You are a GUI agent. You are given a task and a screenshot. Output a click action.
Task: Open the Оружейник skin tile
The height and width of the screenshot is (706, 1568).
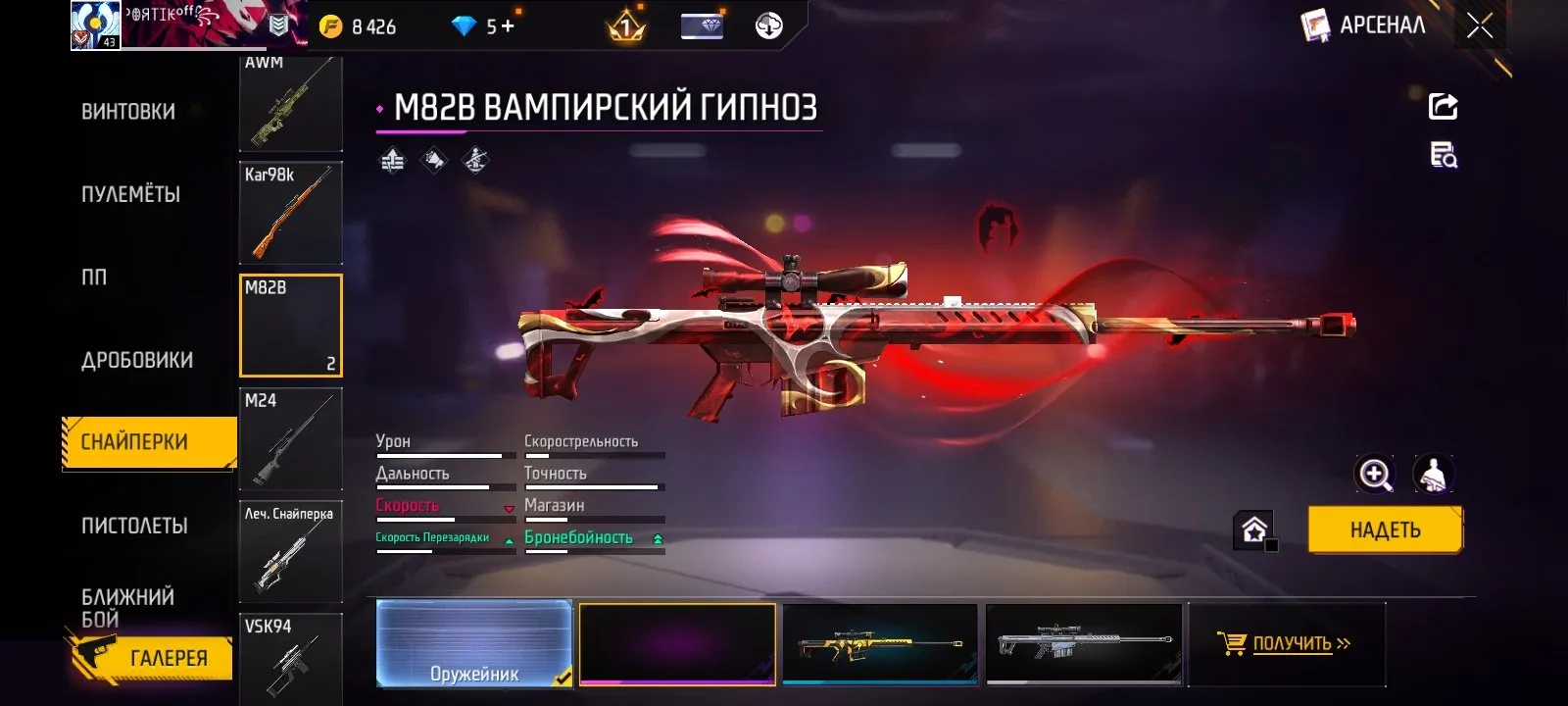pos(474,643)
